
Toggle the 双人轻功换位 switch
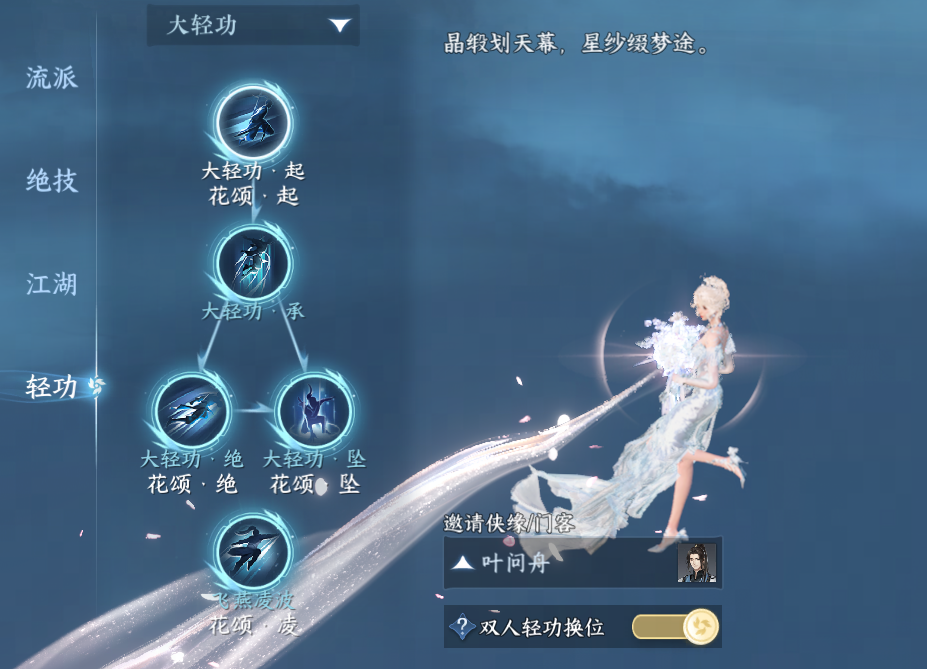coord(675,627)
